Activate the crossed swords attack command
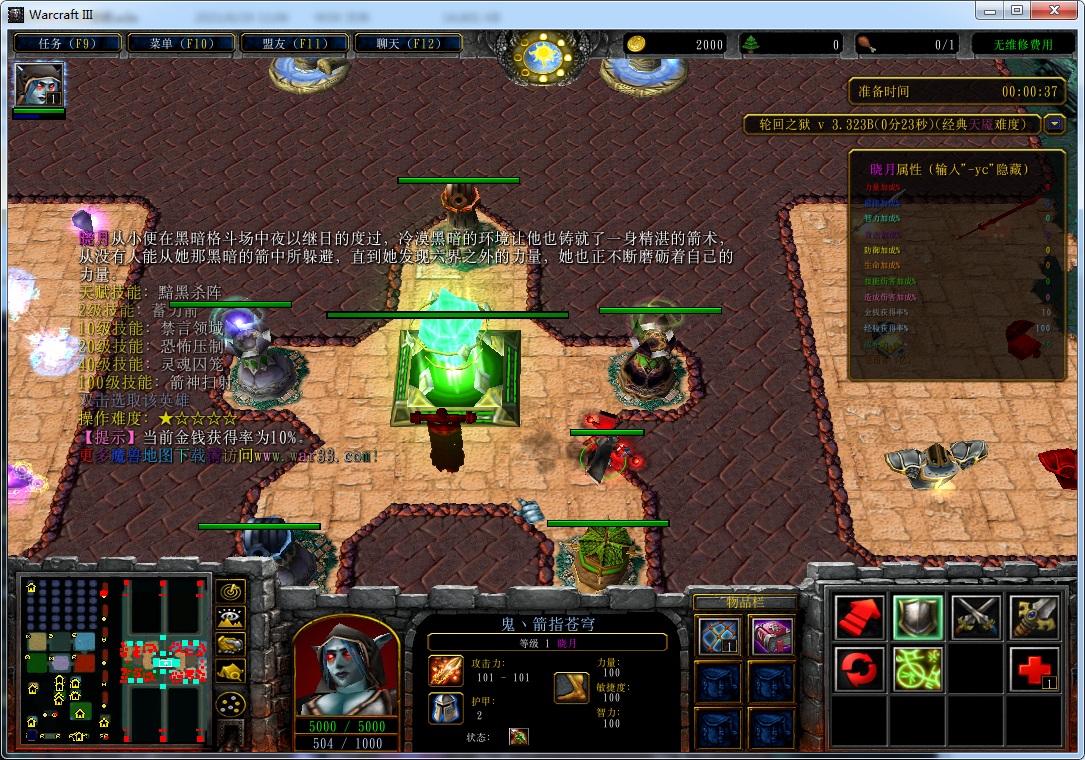The width and height of the screenshot is (1085, 760). [976, 617]
